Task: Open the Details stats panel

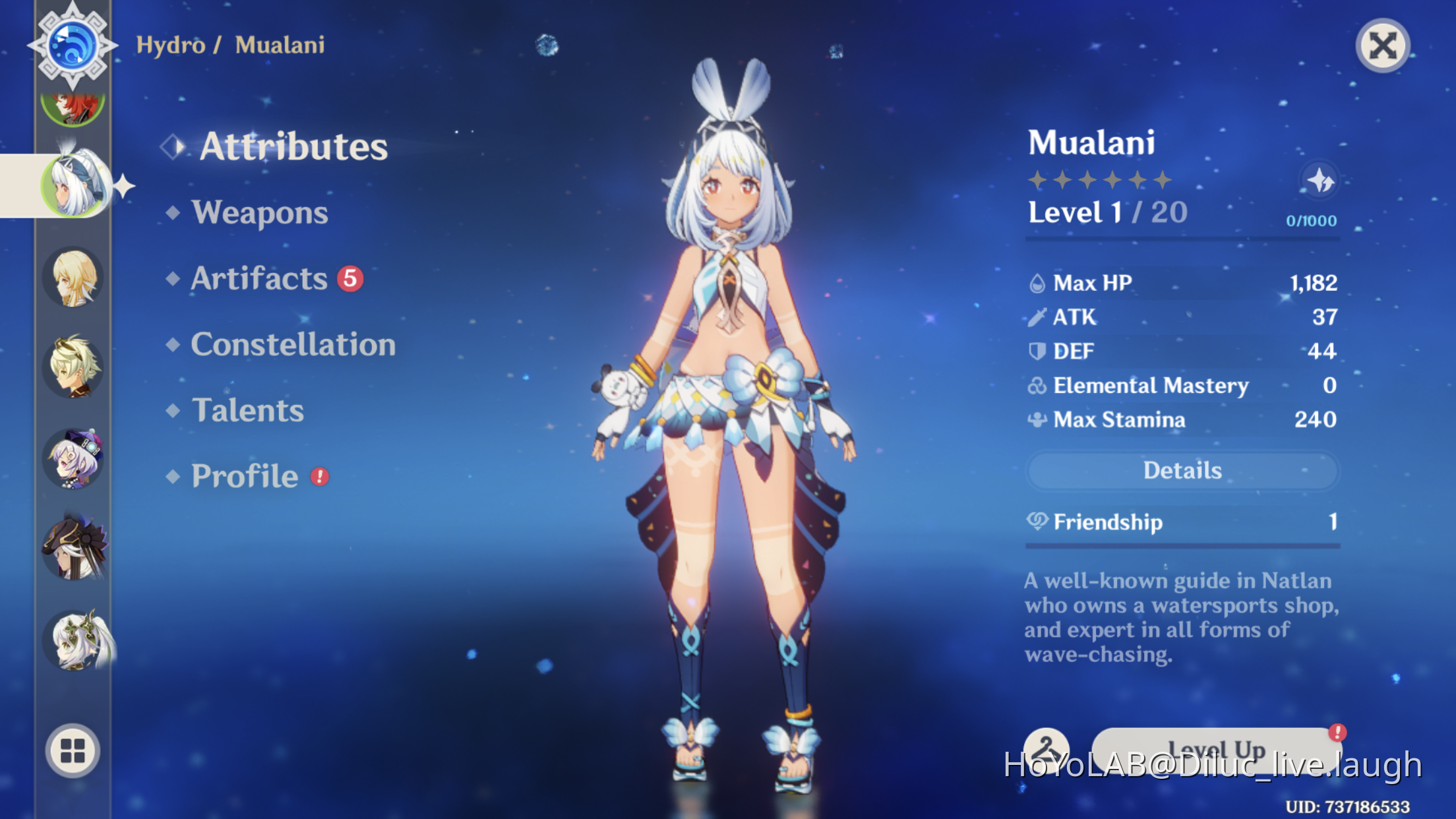Action: tap(1182, 470)
